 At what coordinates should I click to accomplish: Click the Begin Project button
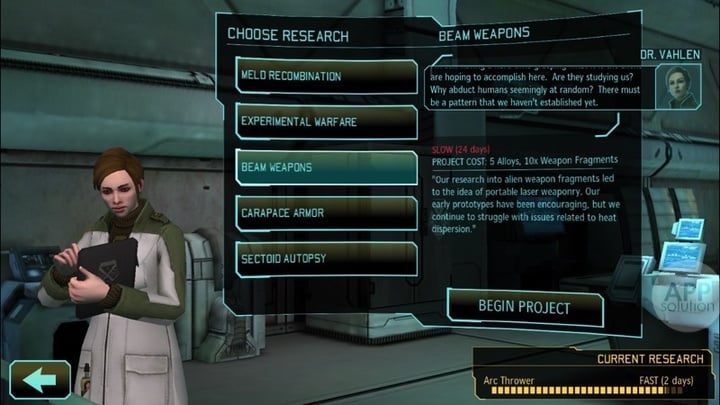(x=524, y=307)
